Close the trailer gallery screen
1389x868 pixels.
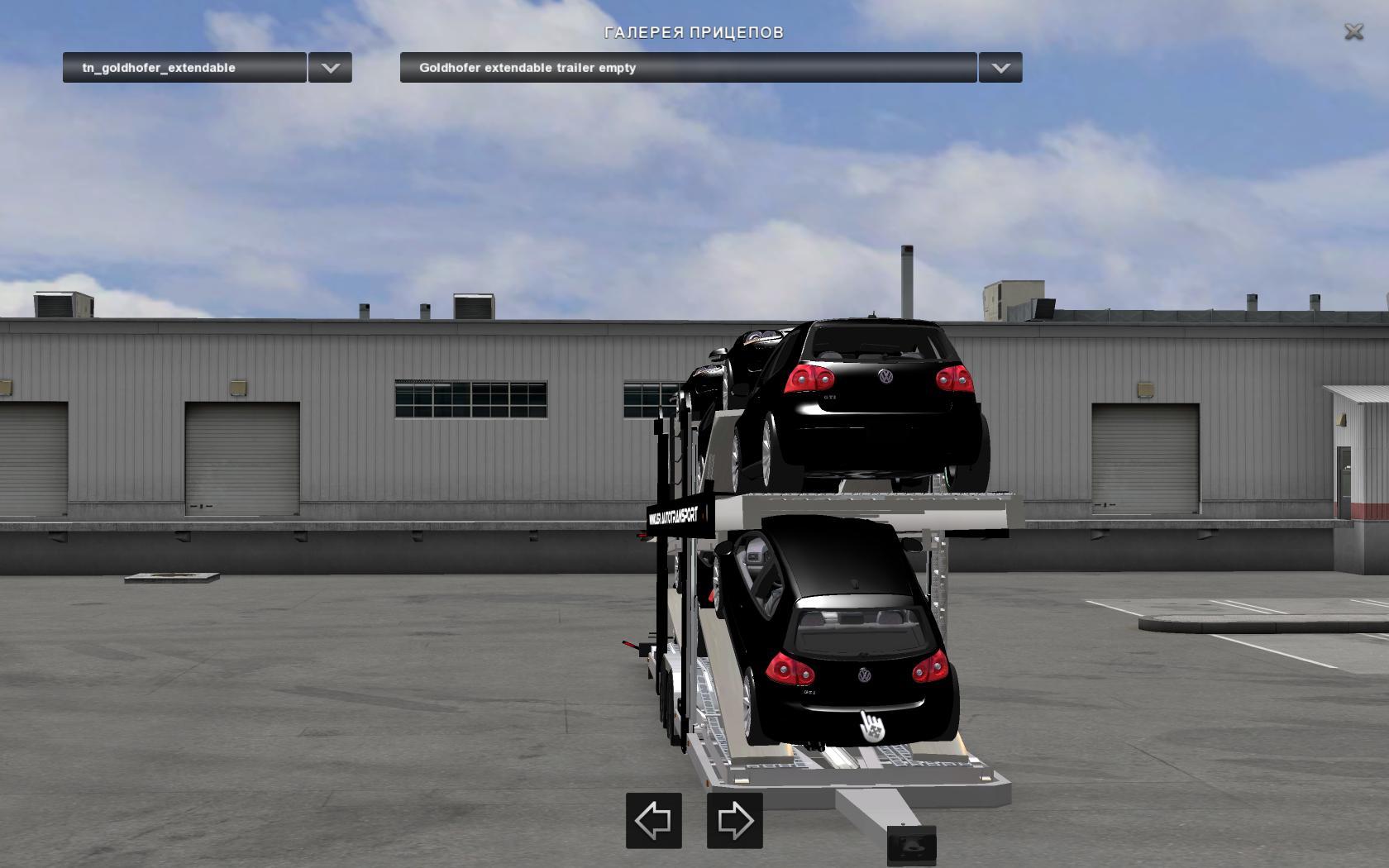click(x=1353, y=32)
